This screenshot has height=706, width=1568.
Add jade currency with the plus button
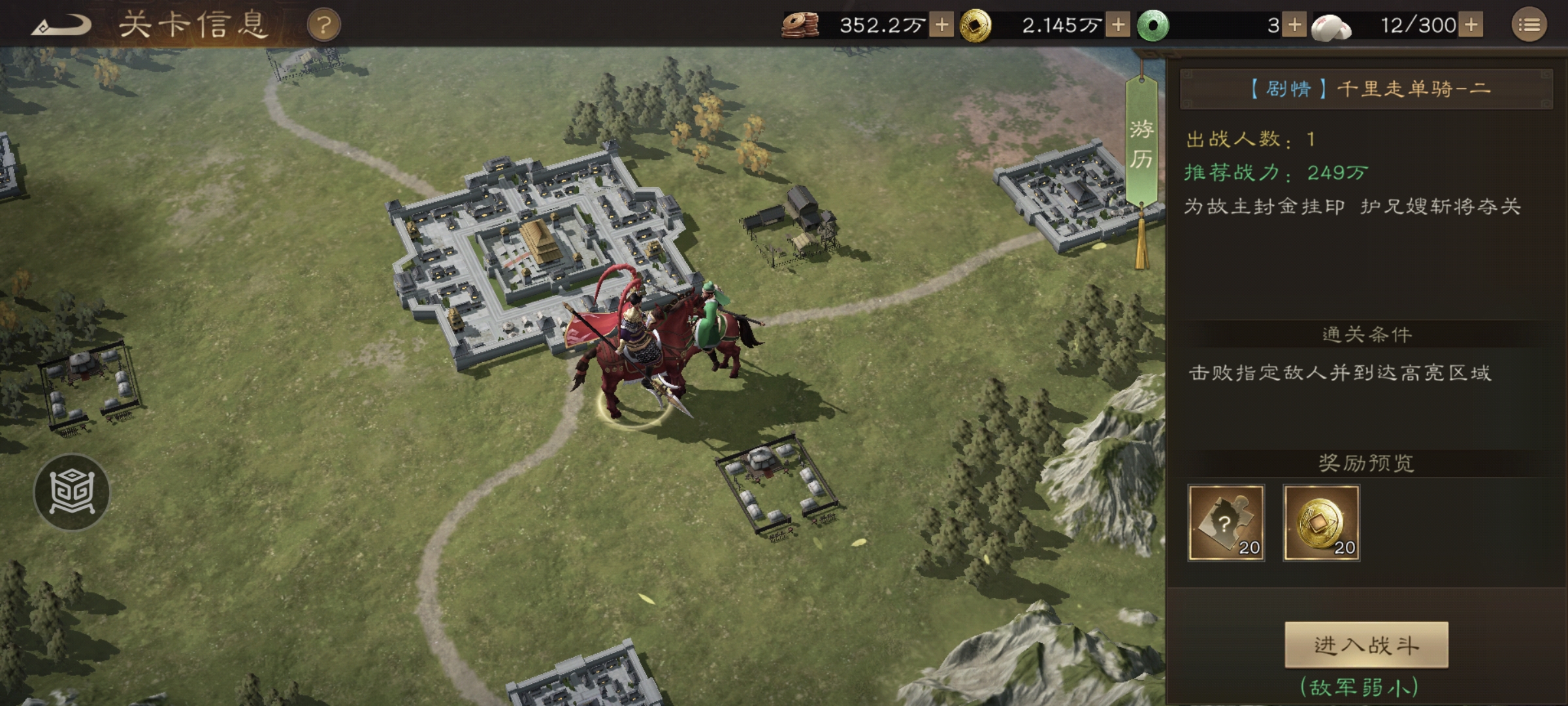tap(1294, 25)
